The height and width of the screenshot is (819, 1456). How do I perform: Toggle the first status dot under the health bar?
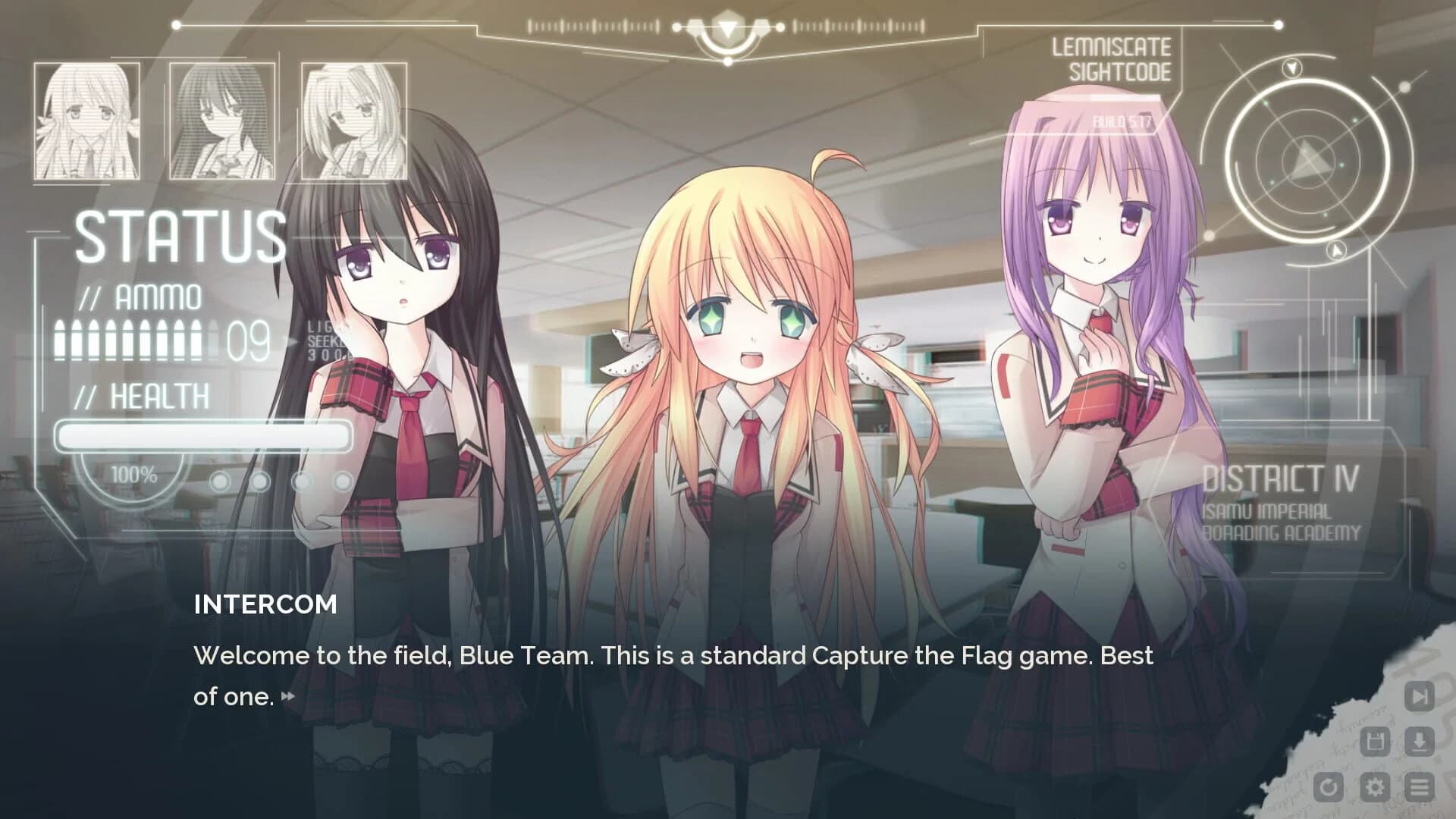coord(221,481)
